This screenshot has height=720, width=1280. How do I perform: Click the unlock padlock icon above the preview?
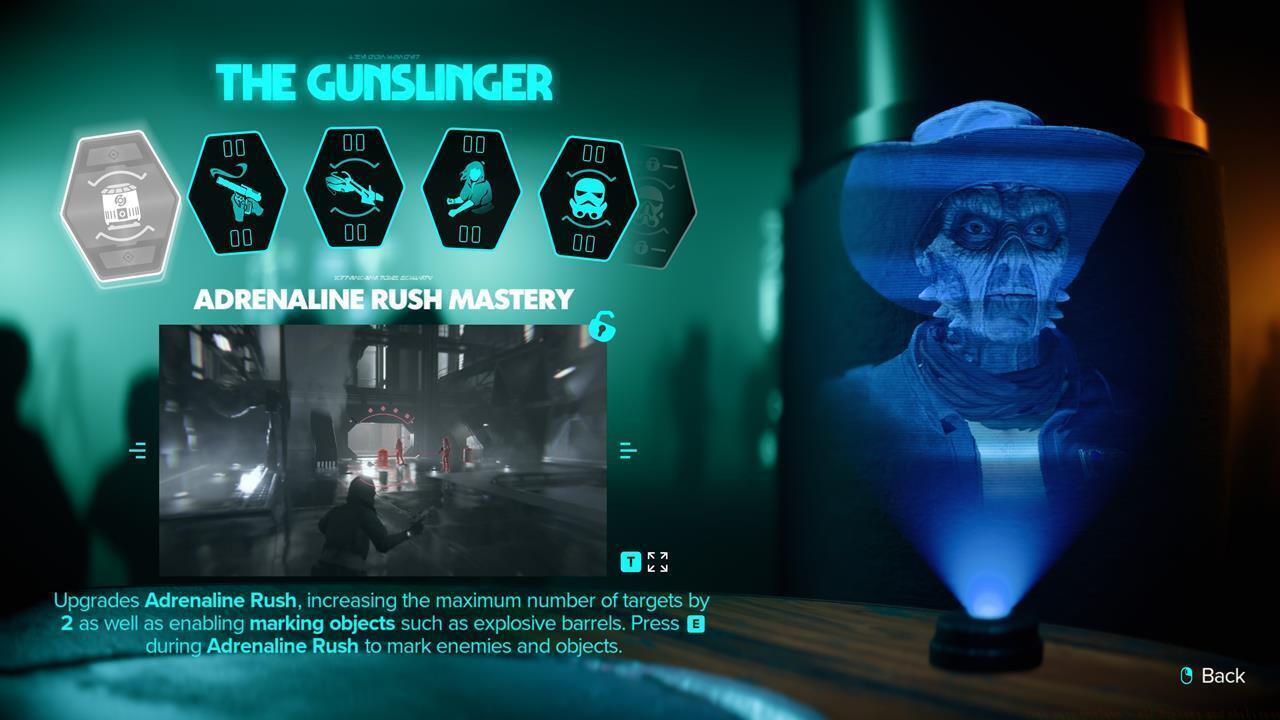click(602, 328)
